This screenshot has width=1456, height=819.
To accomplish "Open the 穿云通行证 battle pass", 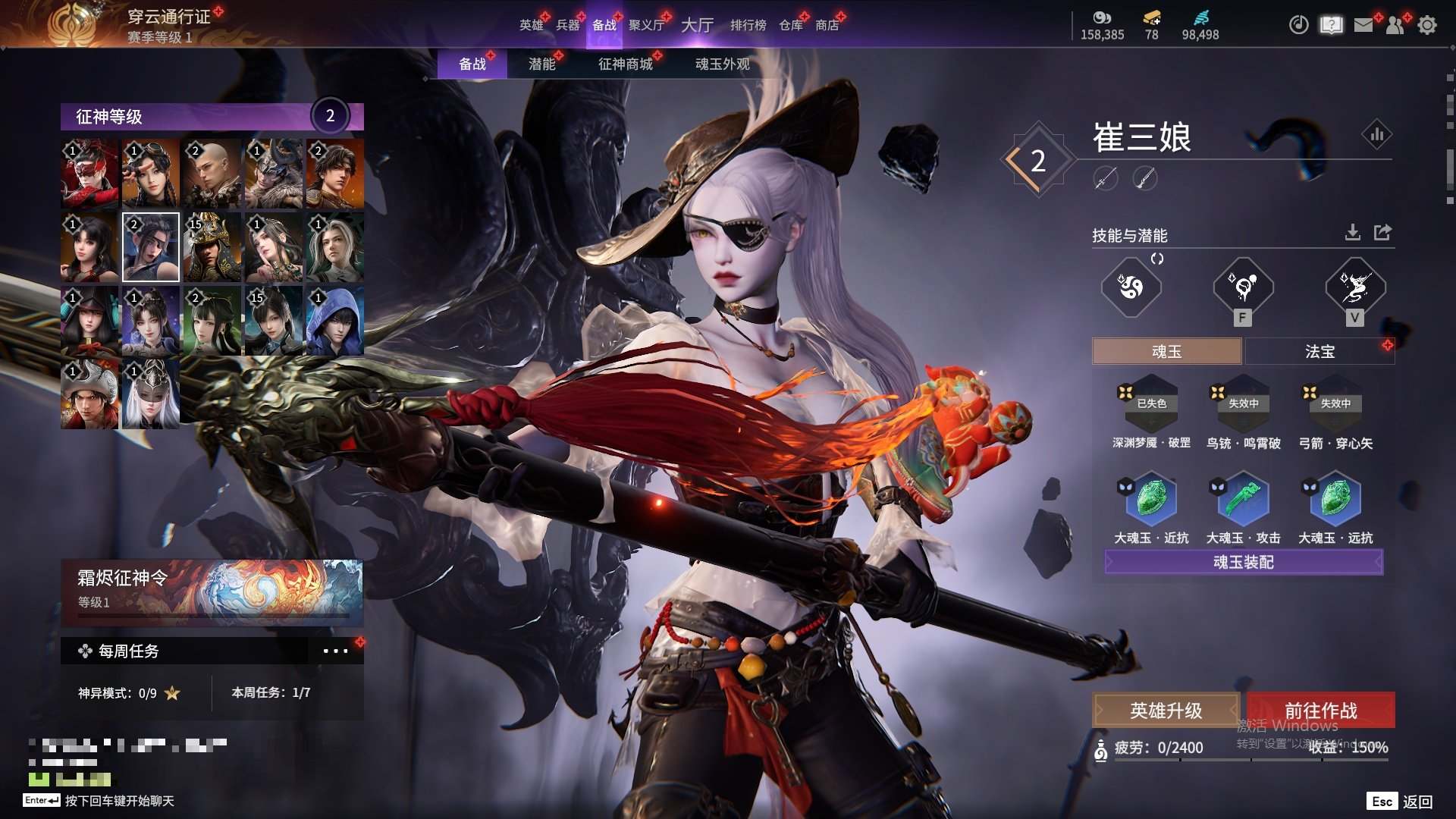I will [168, 17].
